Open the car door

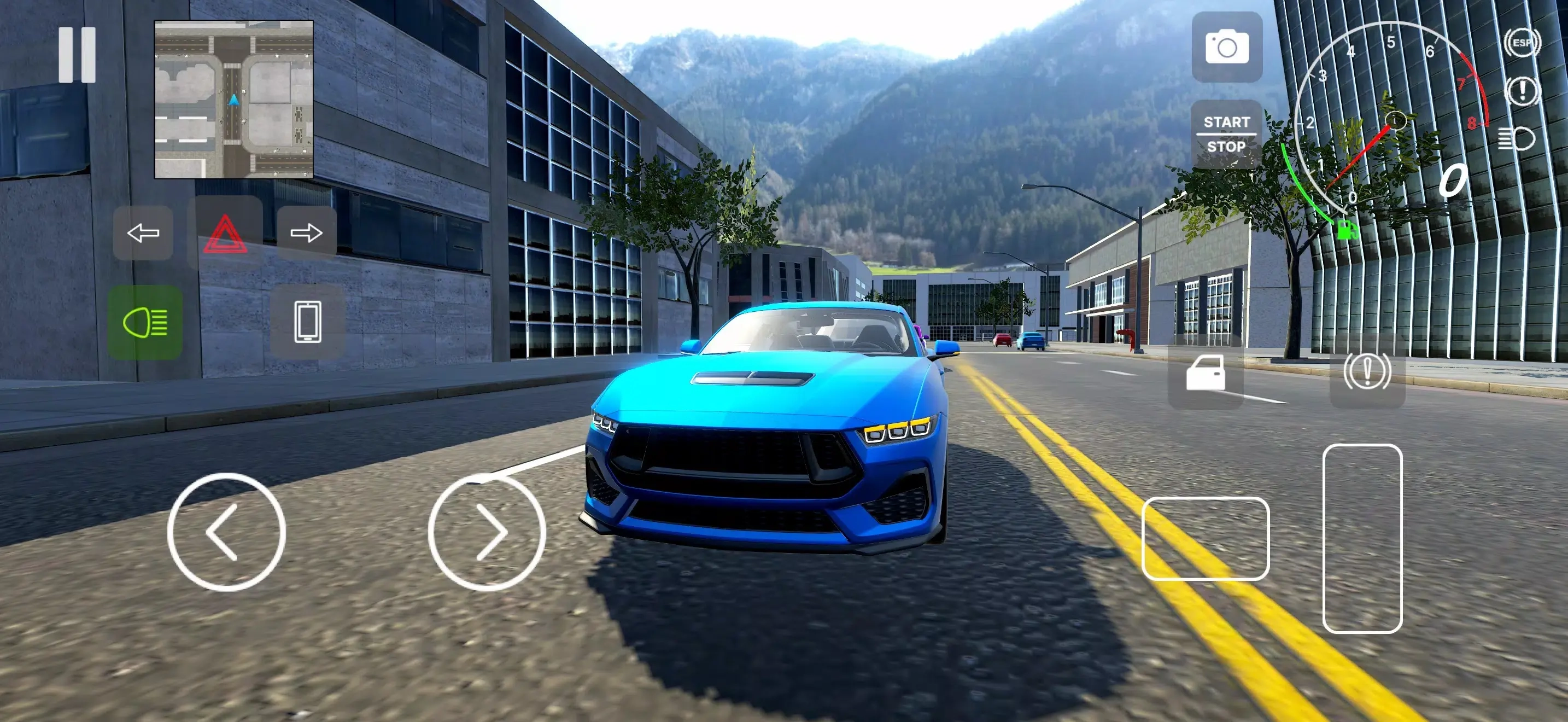pyautogui.click(x=1205, y=372)
